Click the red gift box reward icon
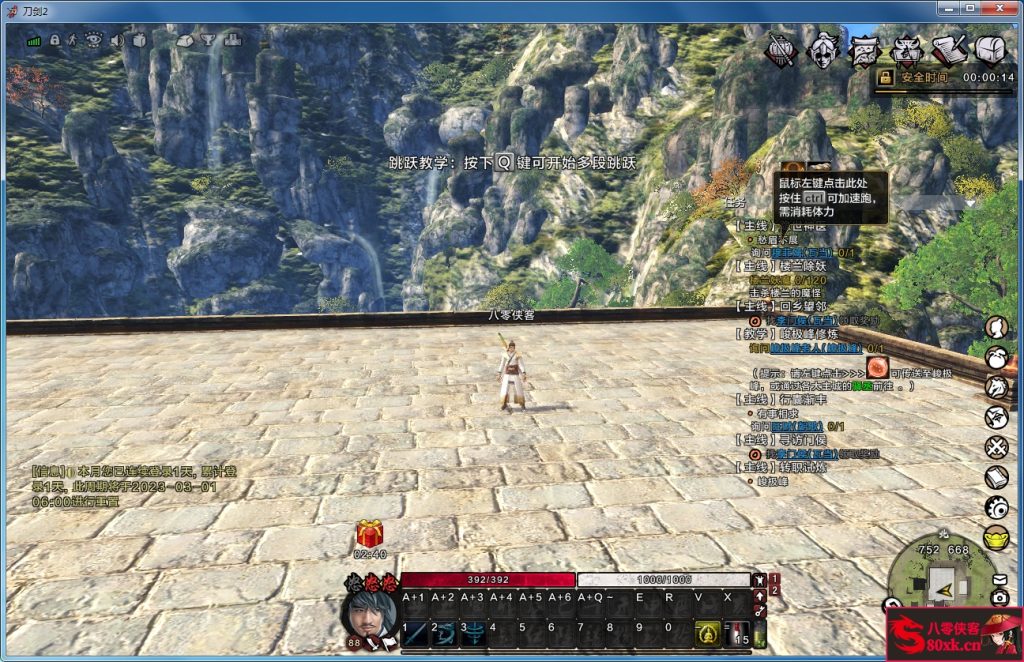 [x=370, y=533]
